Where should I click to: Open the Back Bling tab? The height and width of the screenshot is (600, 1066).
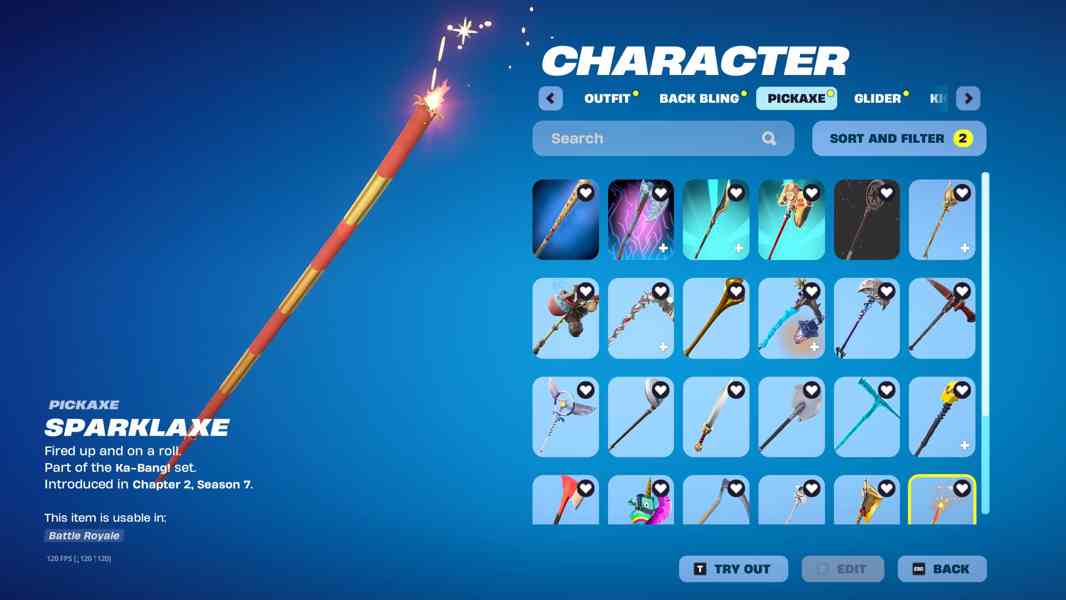pyautogui.click(x=699, y=98)
